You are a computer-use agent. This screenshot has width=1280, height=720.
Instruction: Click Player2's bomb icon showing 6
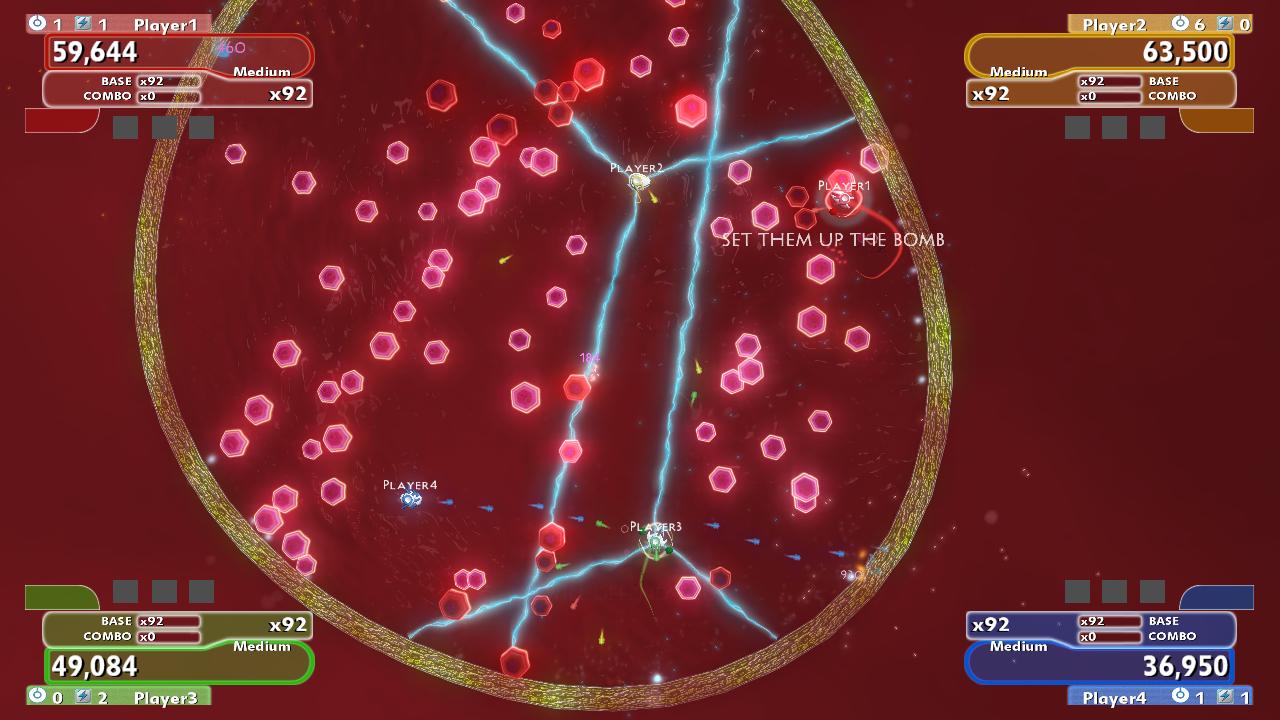pos(1180,23)
